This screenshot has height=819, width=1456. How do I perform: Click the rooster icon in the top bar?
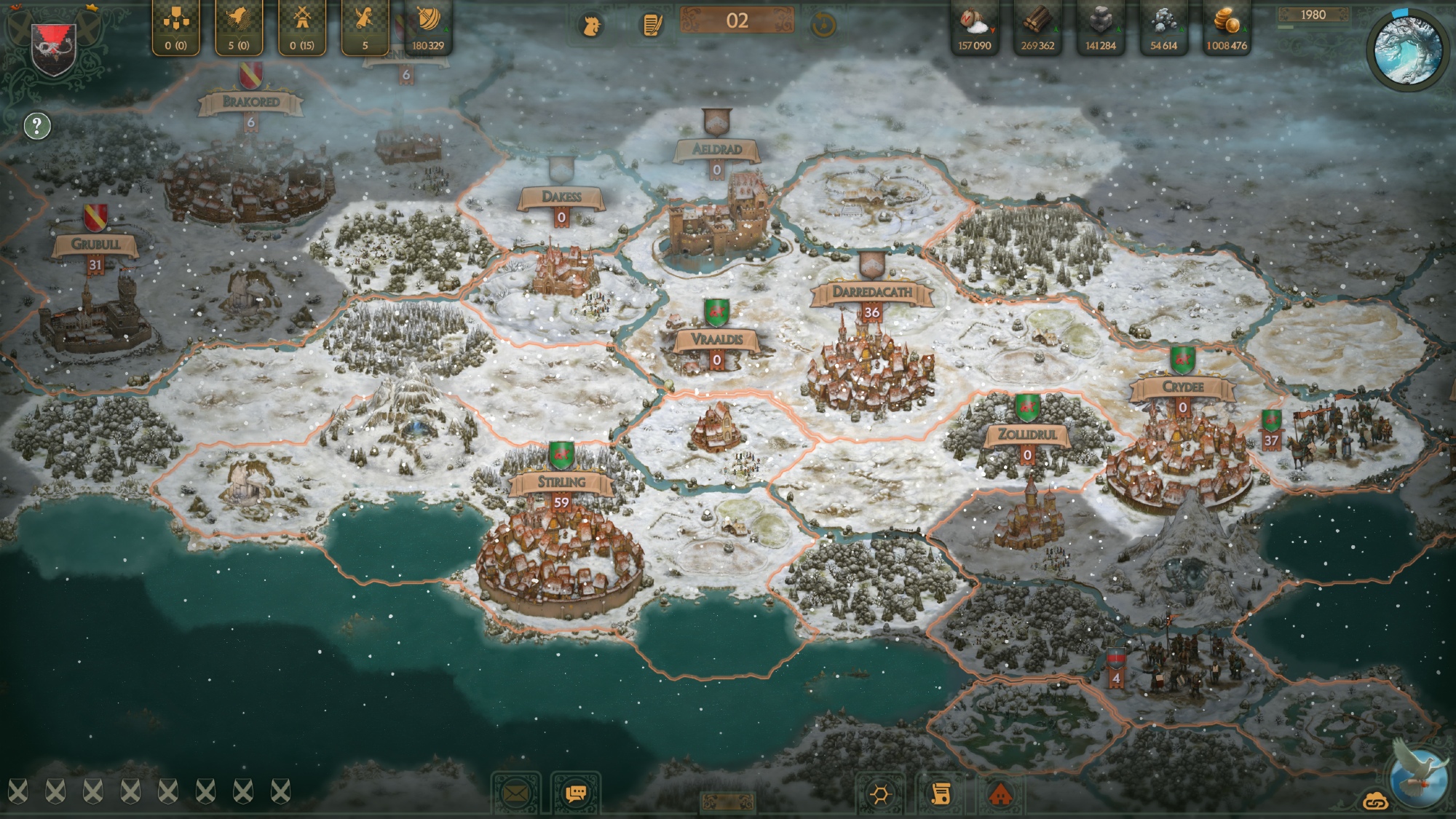coord(590,25)
